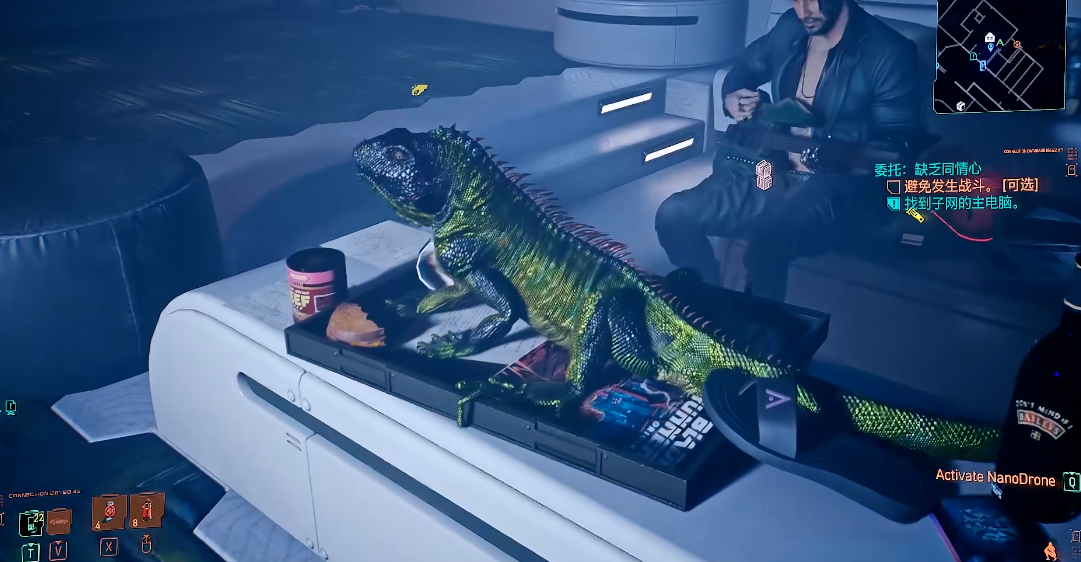This screenshot has height=562, width=1081.
Task: Click the Activate NanoDrone prompt label
Action: point(995,479)
